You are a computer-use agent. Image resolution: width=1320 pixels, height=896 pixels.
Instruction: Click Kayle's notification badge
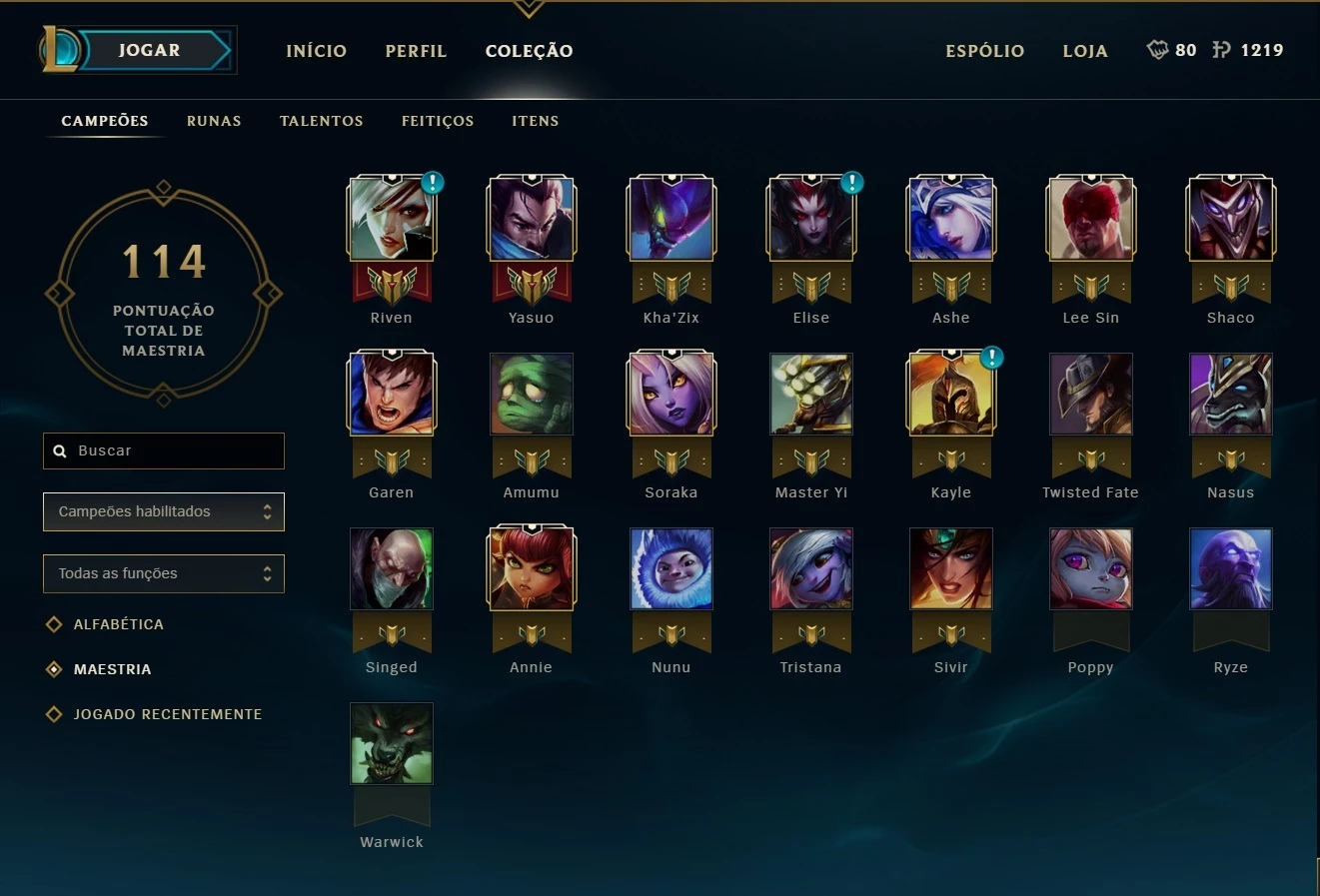click(x=990, y=358)
